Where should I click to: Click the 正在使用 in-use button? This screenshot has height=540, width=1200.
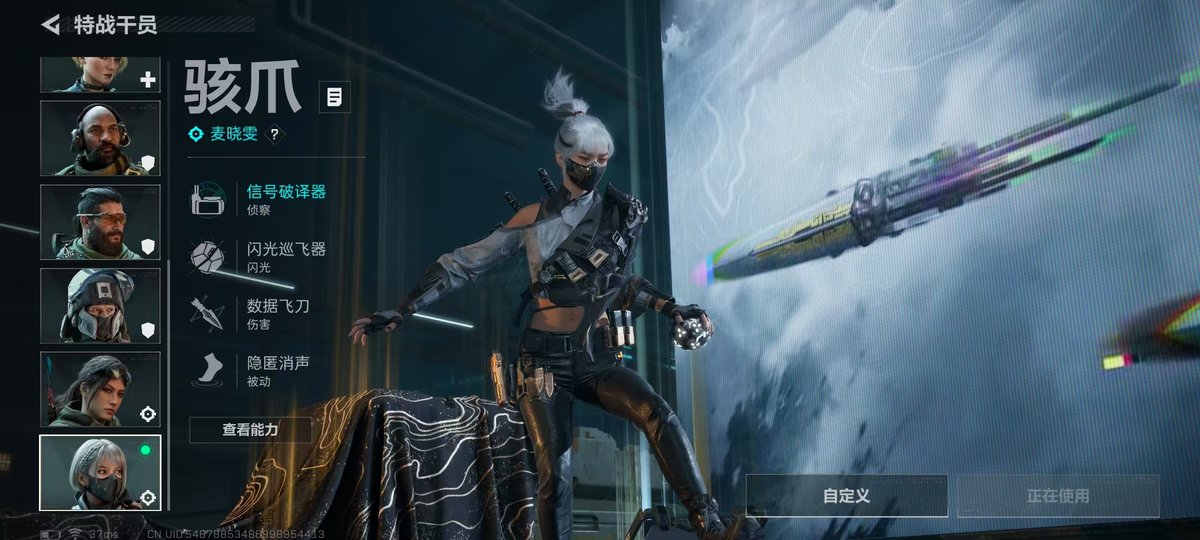coord(1058,496)
